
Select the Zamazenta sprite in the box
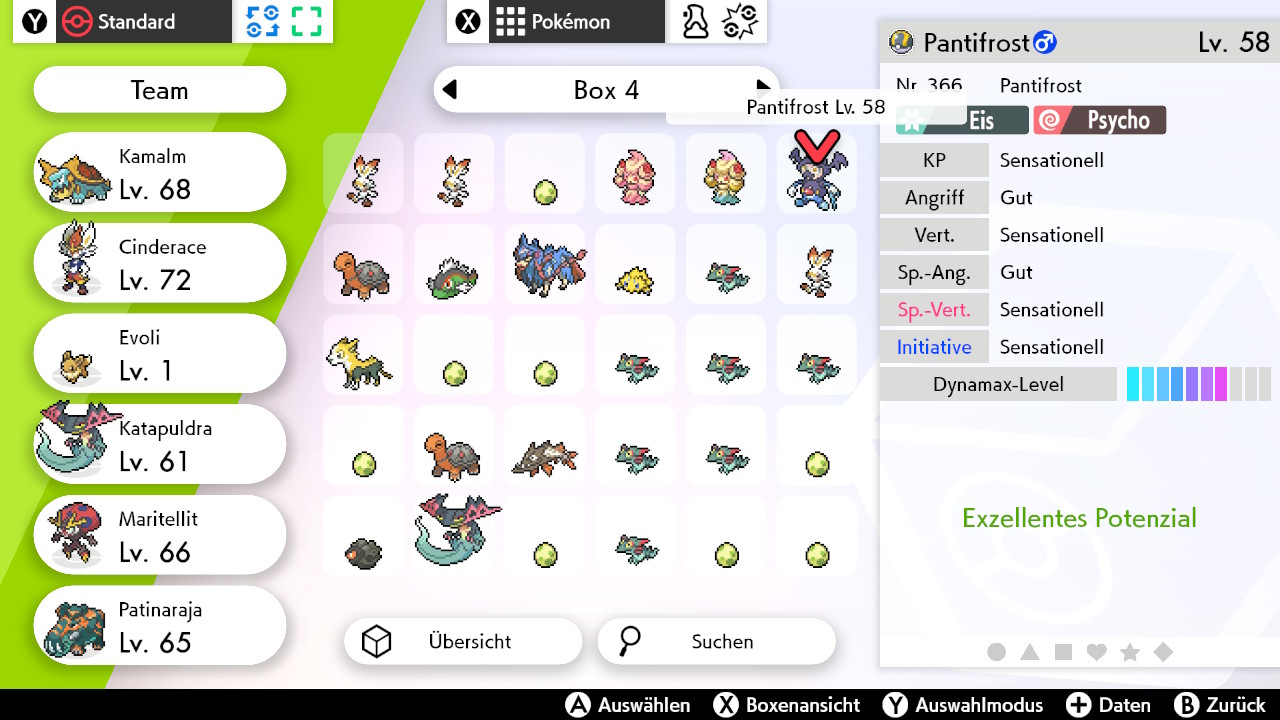point(545,264)
